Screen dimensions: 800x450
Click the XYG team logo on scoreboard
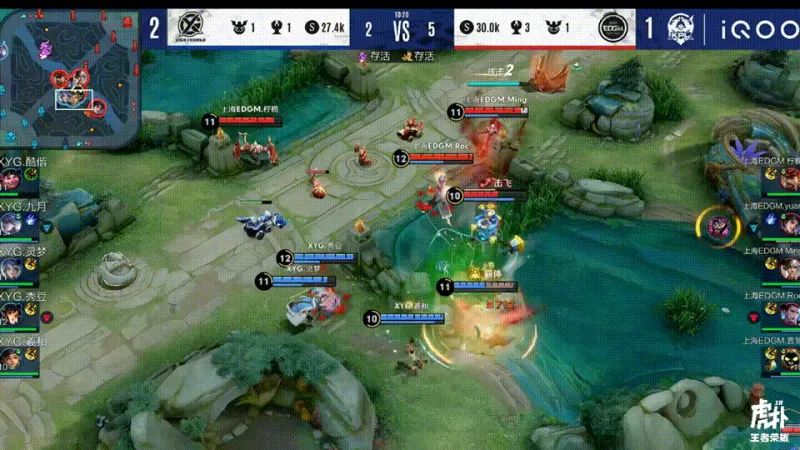pyautogui.click(x=188, y=27)
